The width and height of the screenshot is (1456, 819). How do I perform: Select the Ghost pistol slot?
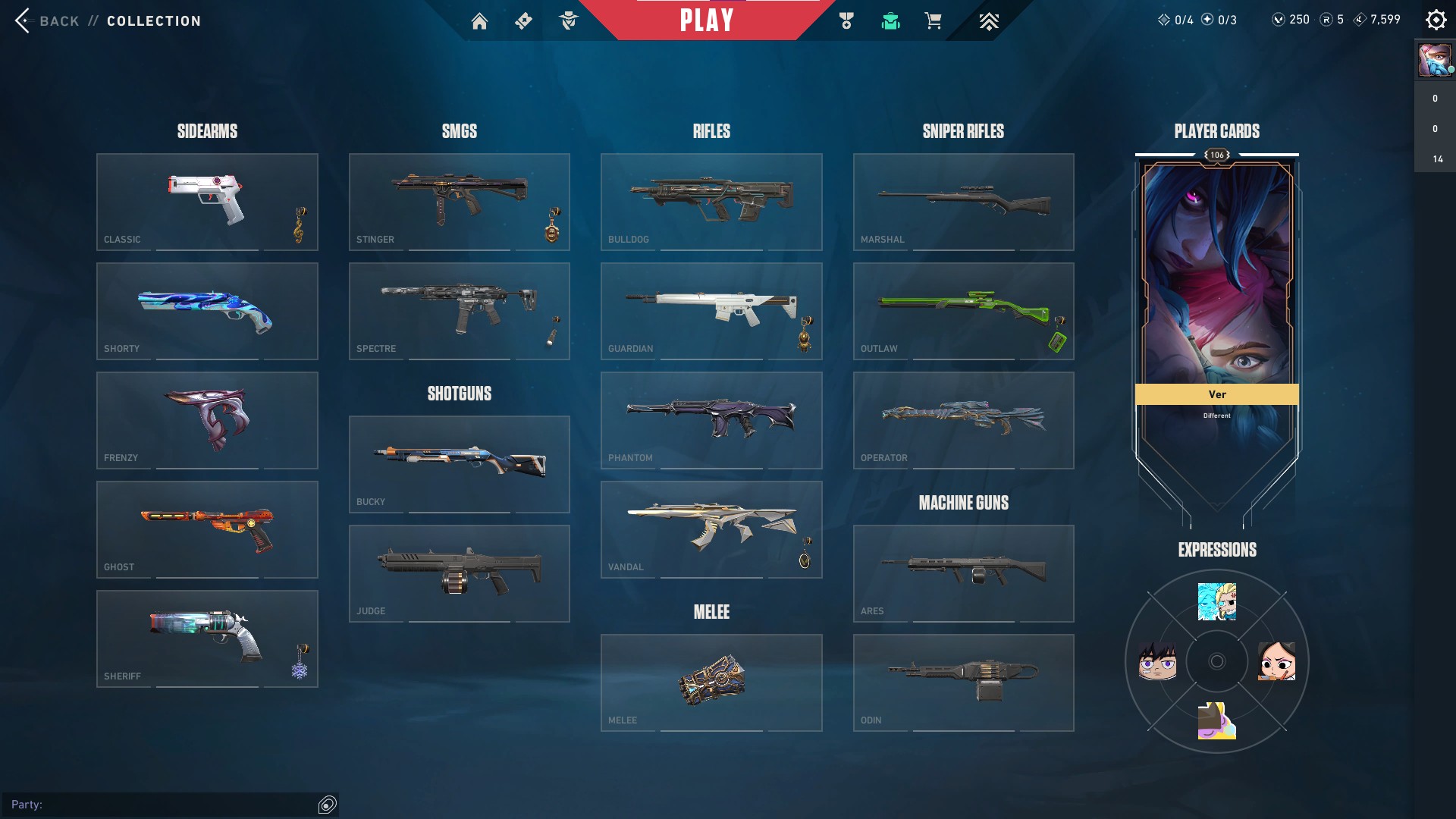coord(207,529)
